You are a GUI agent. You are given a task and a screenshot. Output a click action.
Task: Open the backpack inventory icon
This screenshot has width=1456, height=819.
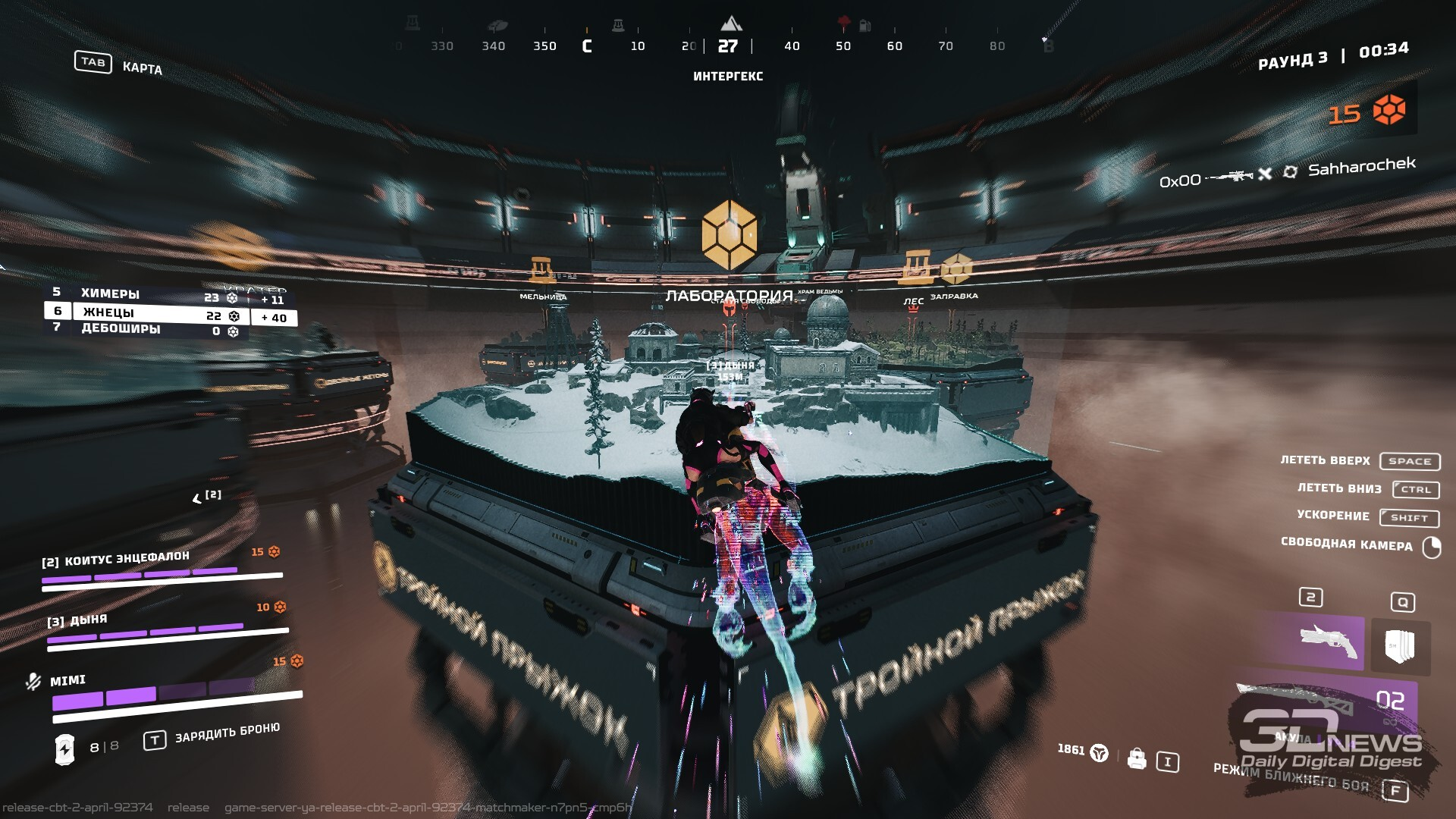pos(1136,758)
